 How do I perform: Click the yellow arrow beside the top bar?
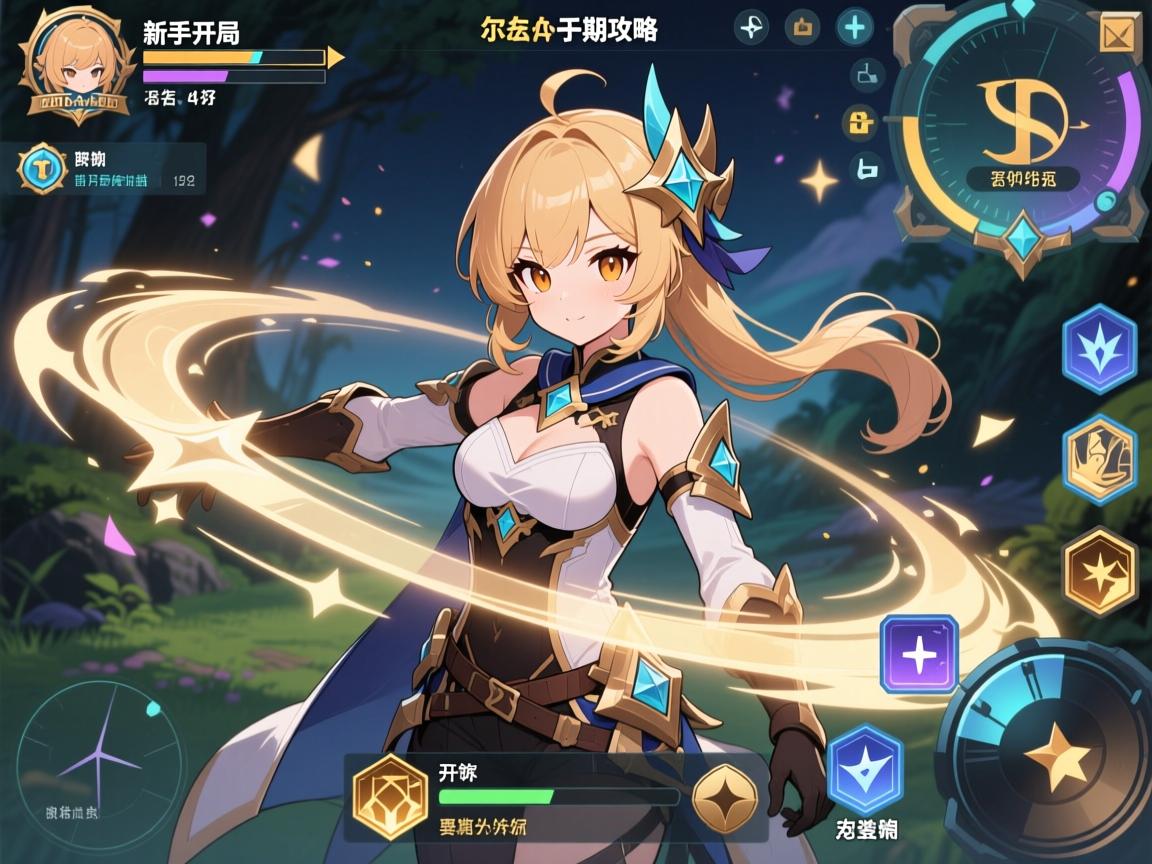tap(336, 58)
